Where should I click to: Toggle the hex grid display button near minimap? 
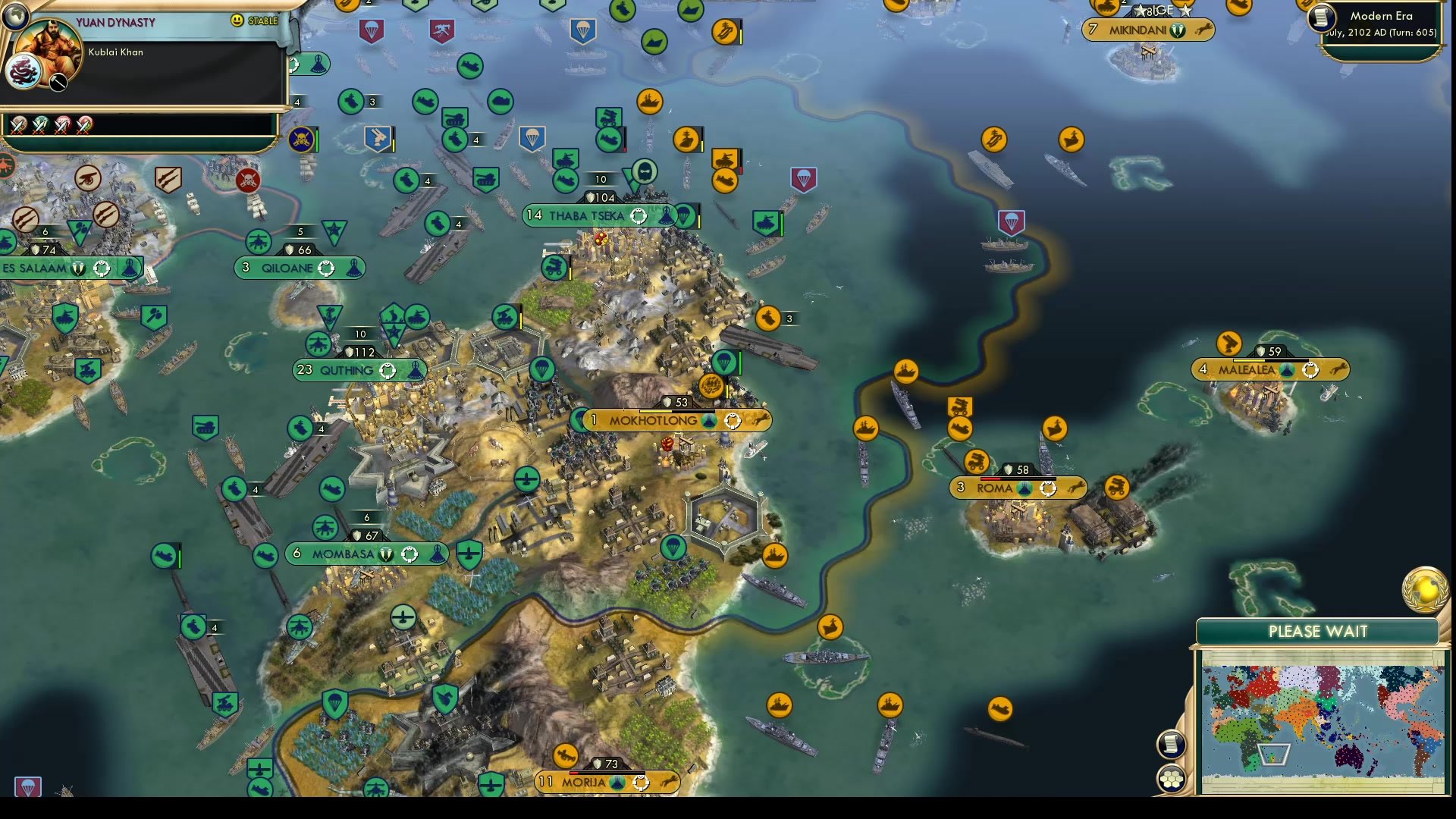1172,780
